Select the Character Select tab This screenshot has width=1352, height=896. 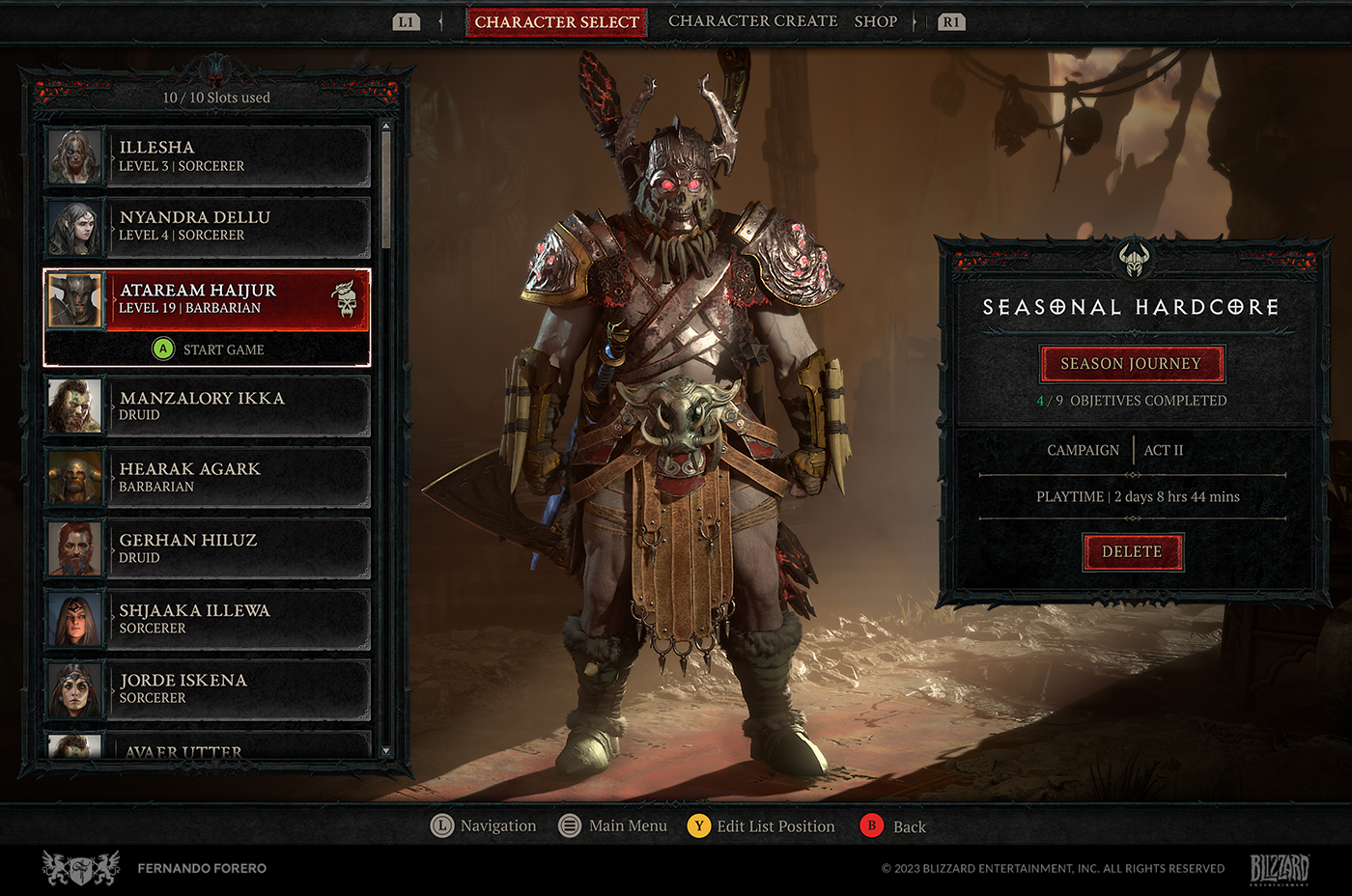(556, 21)
